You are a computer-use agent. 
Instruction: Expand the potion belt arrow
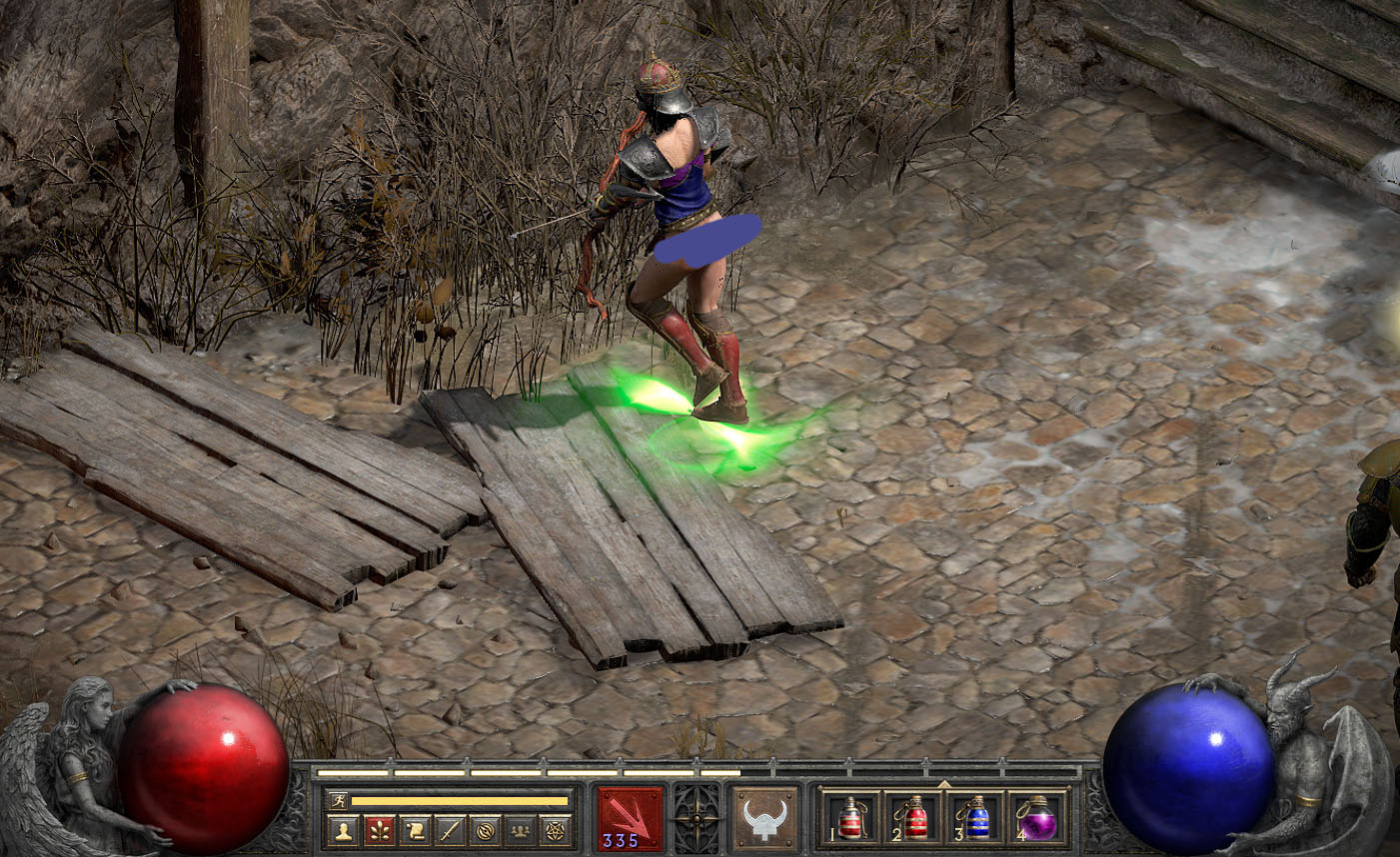pyautogui.click(x=943, y=784)
